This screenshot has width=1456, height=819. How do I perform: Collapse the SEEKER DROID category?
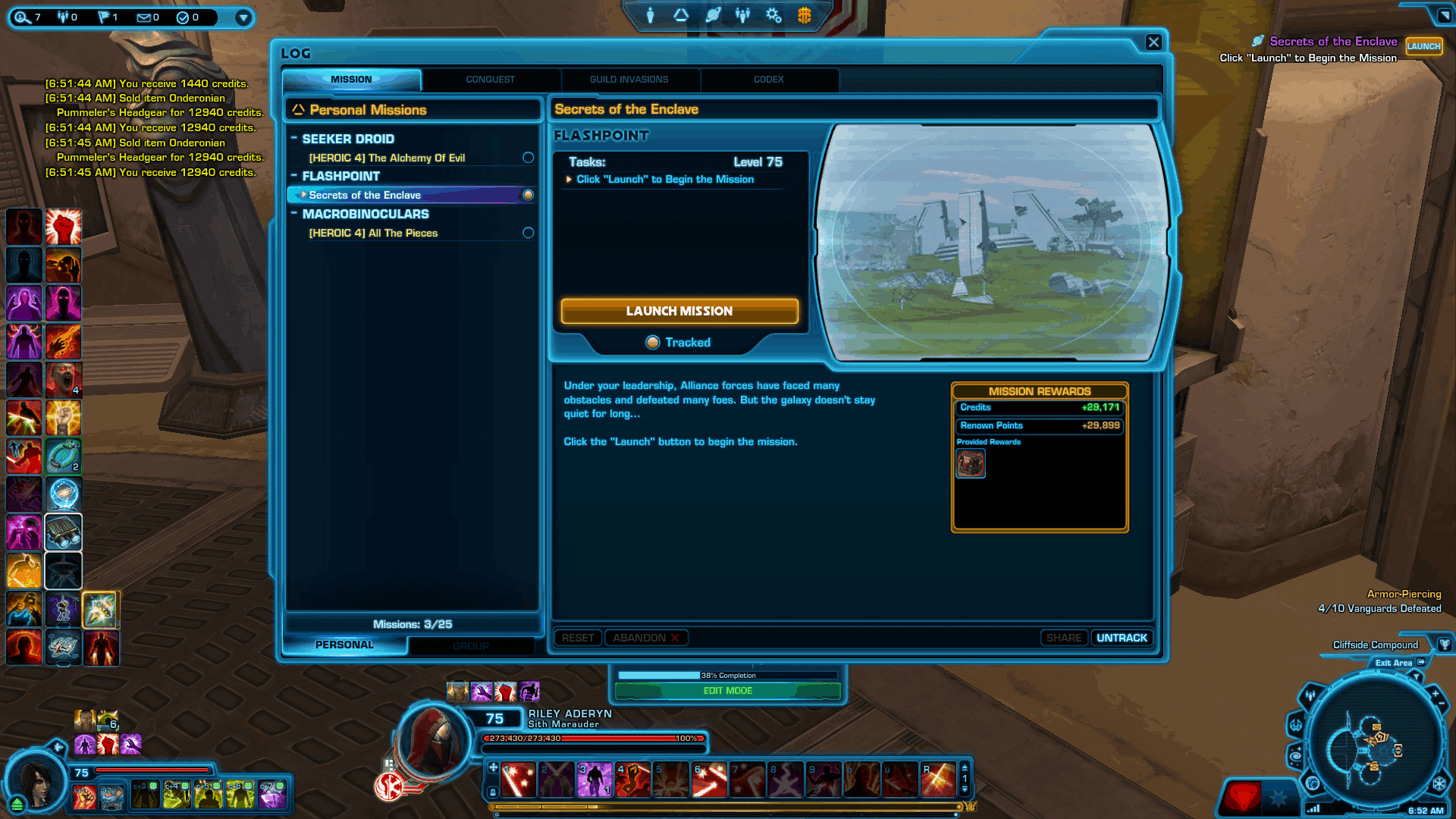(295, 139)
